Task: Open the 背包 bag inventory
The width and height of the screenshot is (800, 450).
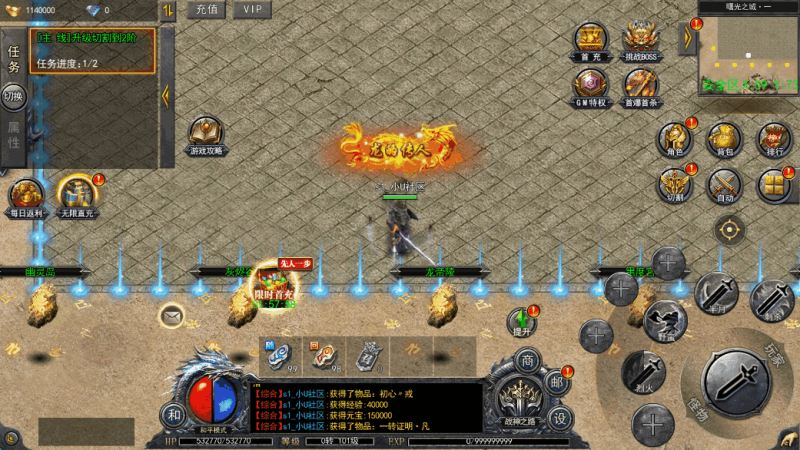Action: coord(723,140)
